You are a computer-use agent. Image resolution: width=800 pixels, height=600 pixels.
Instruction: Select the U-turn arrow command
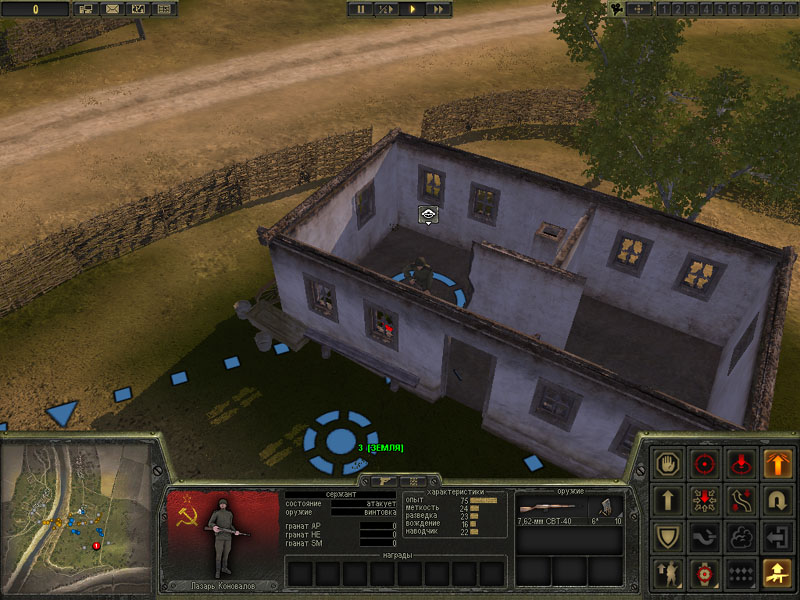pos(778,499)
